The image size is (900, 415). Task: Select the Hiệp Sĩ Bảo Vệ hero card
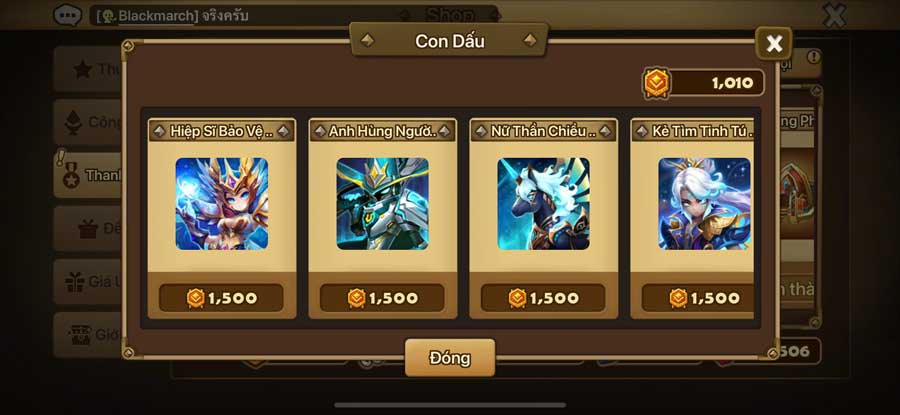[221, 203]
